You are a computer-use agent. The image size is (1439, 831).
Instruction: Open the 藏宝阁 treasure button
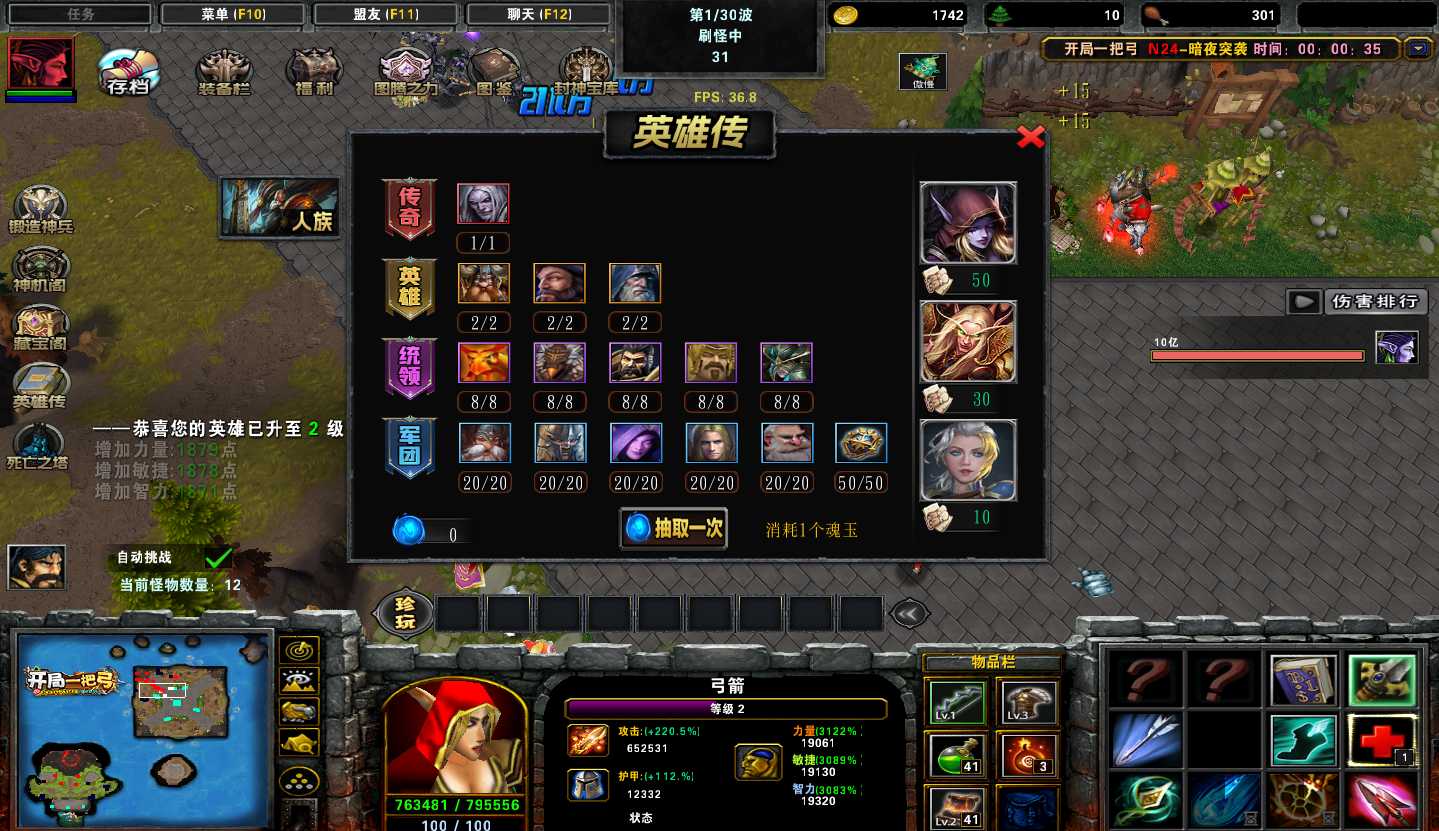click(x=41, y=328)
